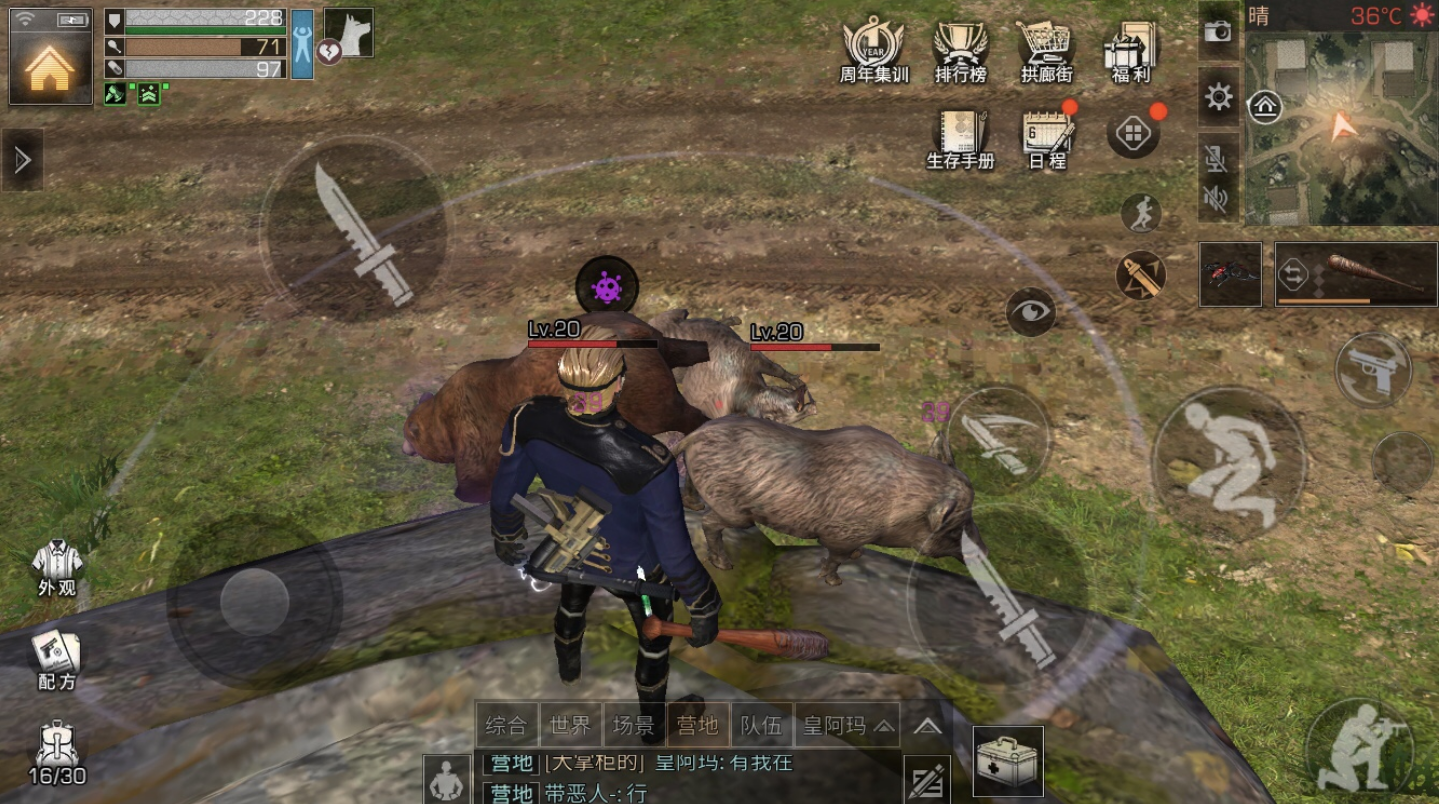Open the backpack showing 16/30

point(57,754)
